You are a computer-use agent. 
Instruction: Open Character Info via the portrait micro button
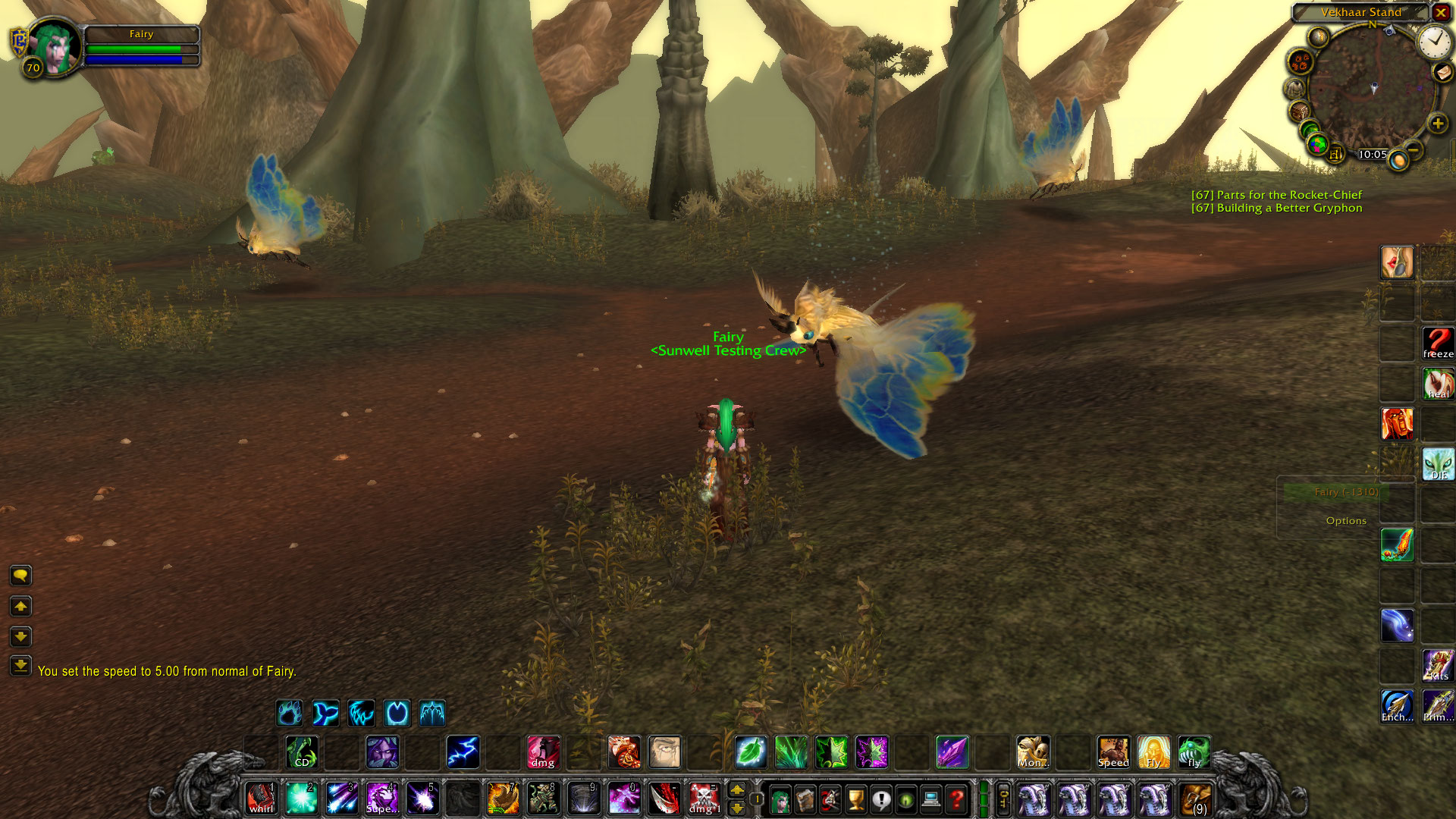click(781, 800)
